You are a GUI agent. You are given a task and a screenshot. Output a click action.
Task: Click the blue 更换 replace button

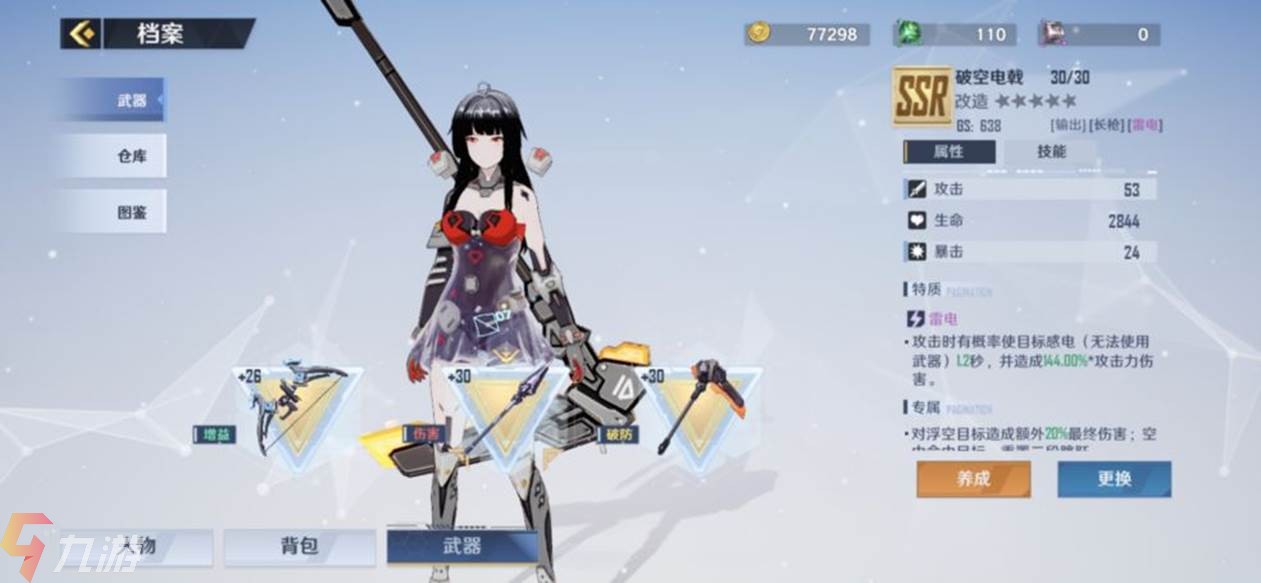pos(1114,479)
